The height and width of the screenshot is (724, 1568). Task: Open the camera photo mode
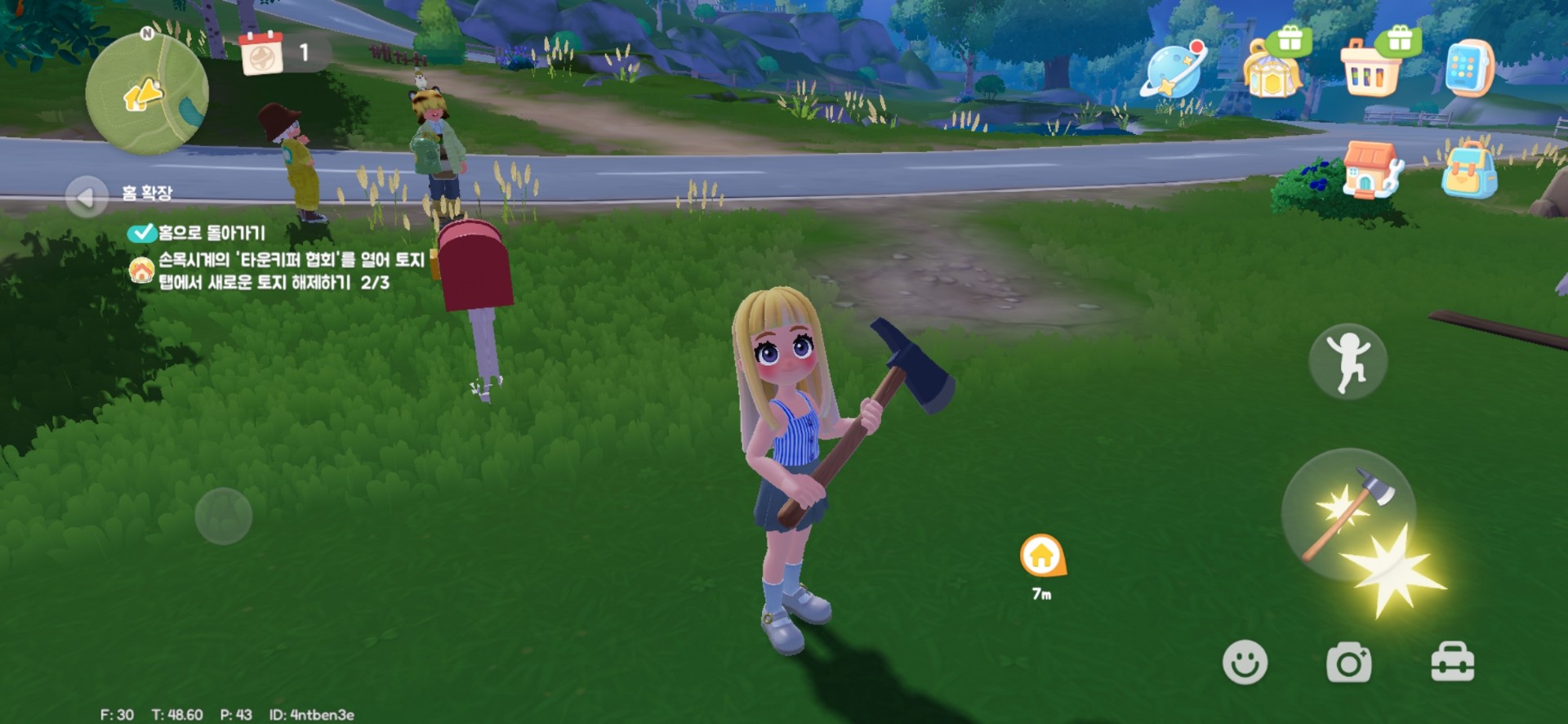point(1348,662)
